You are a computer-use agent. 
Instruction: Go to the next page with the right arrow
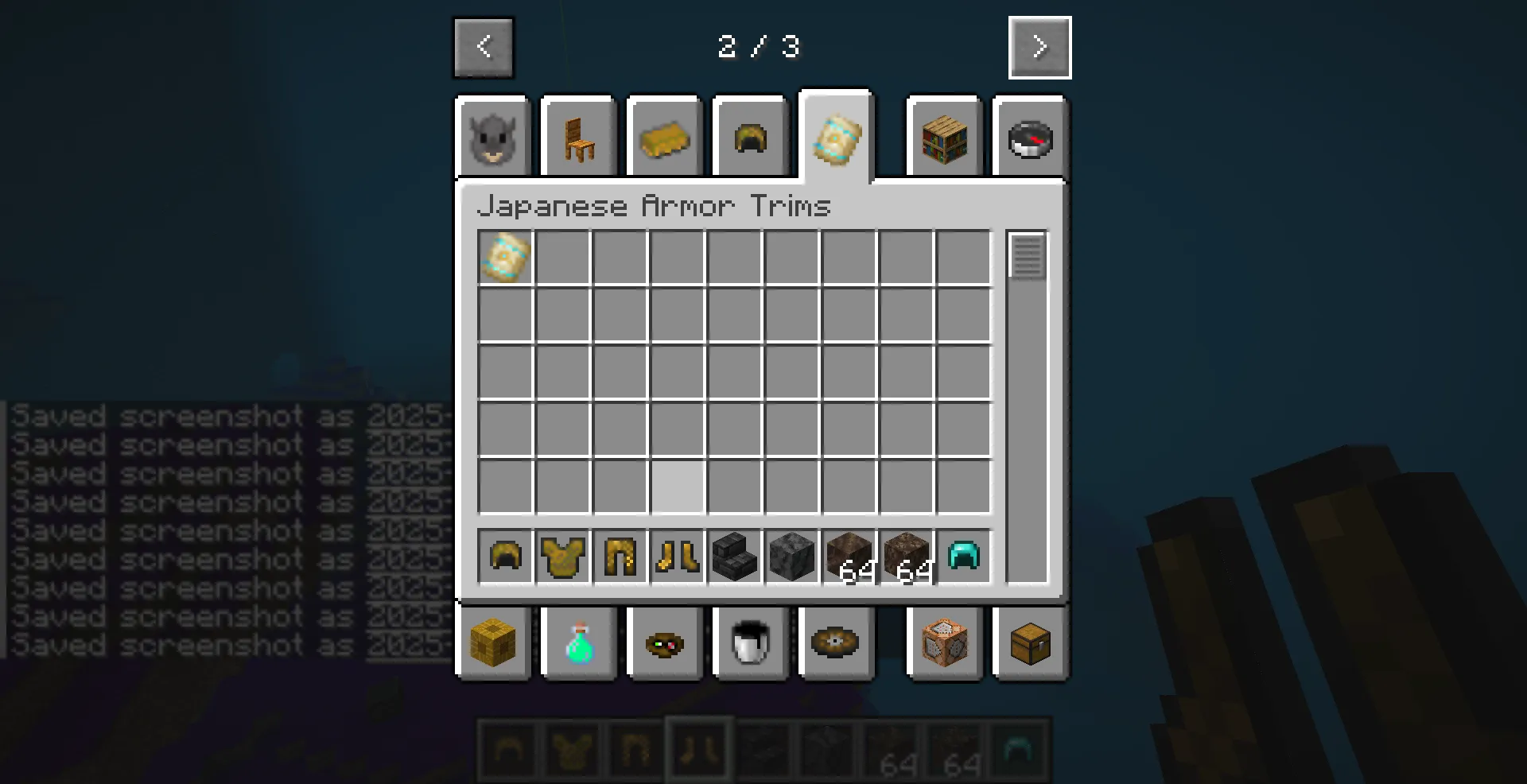[1039, 47]
